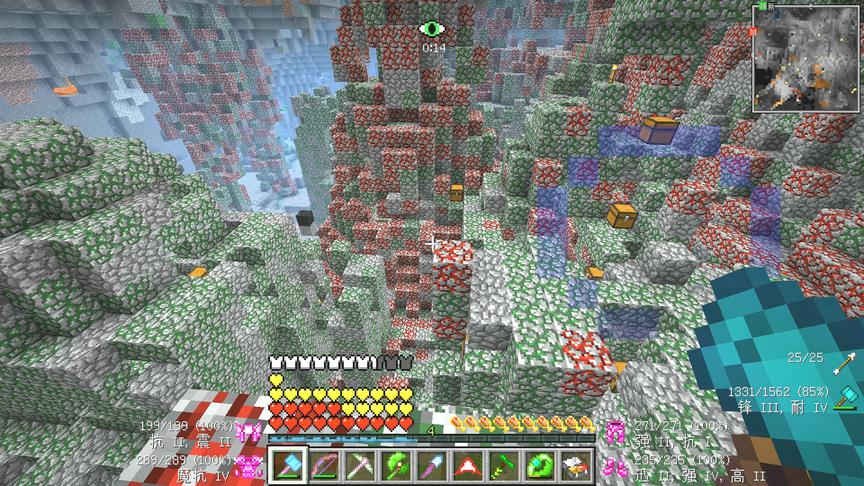Choose the green sword hotbar slot
Viewport: 864px width, 486px height.
coord(504,465)
